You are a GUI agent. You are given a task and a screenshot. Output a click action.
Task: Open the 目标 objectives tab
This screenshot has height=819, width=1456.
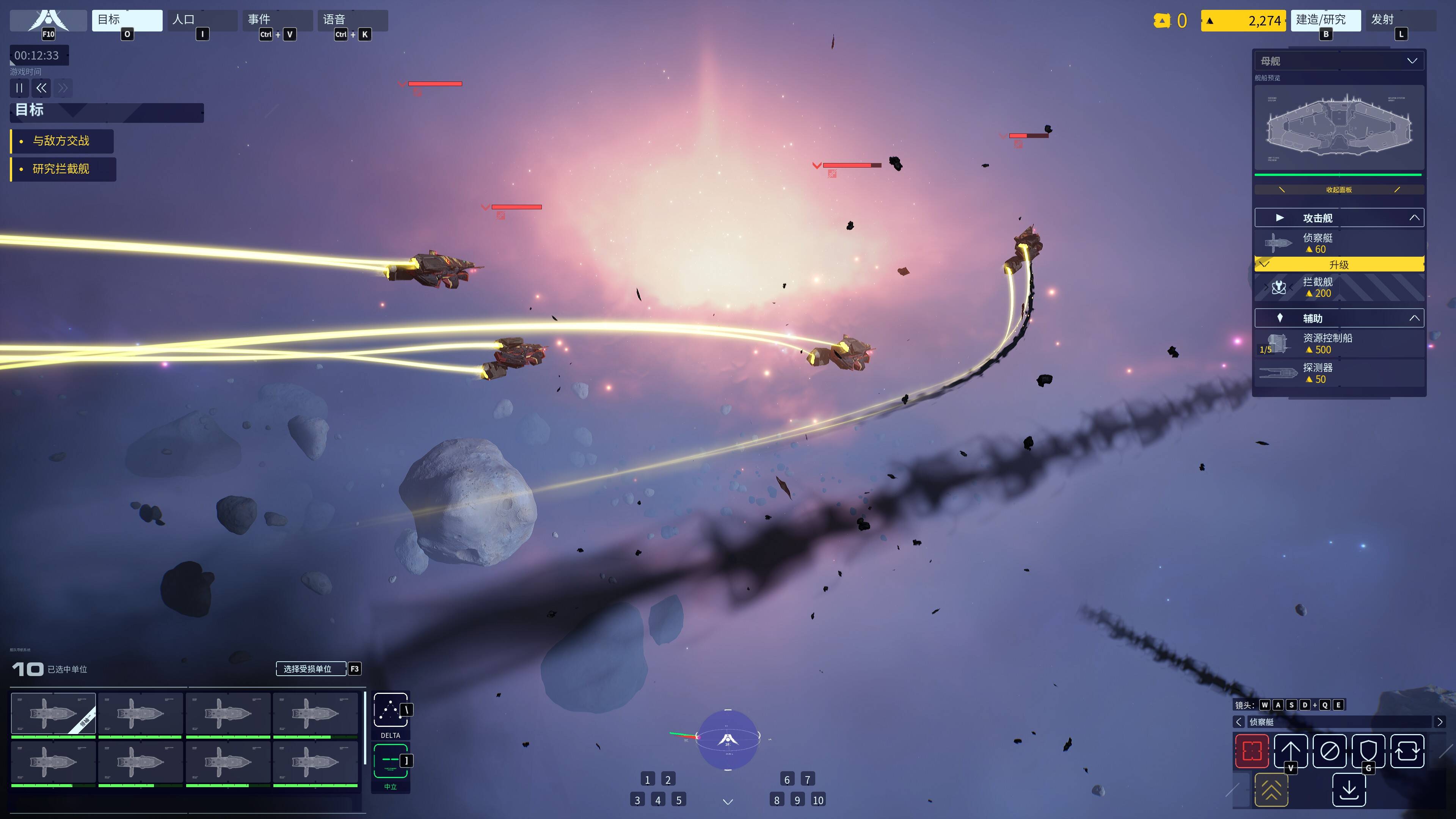click(127, 20)
